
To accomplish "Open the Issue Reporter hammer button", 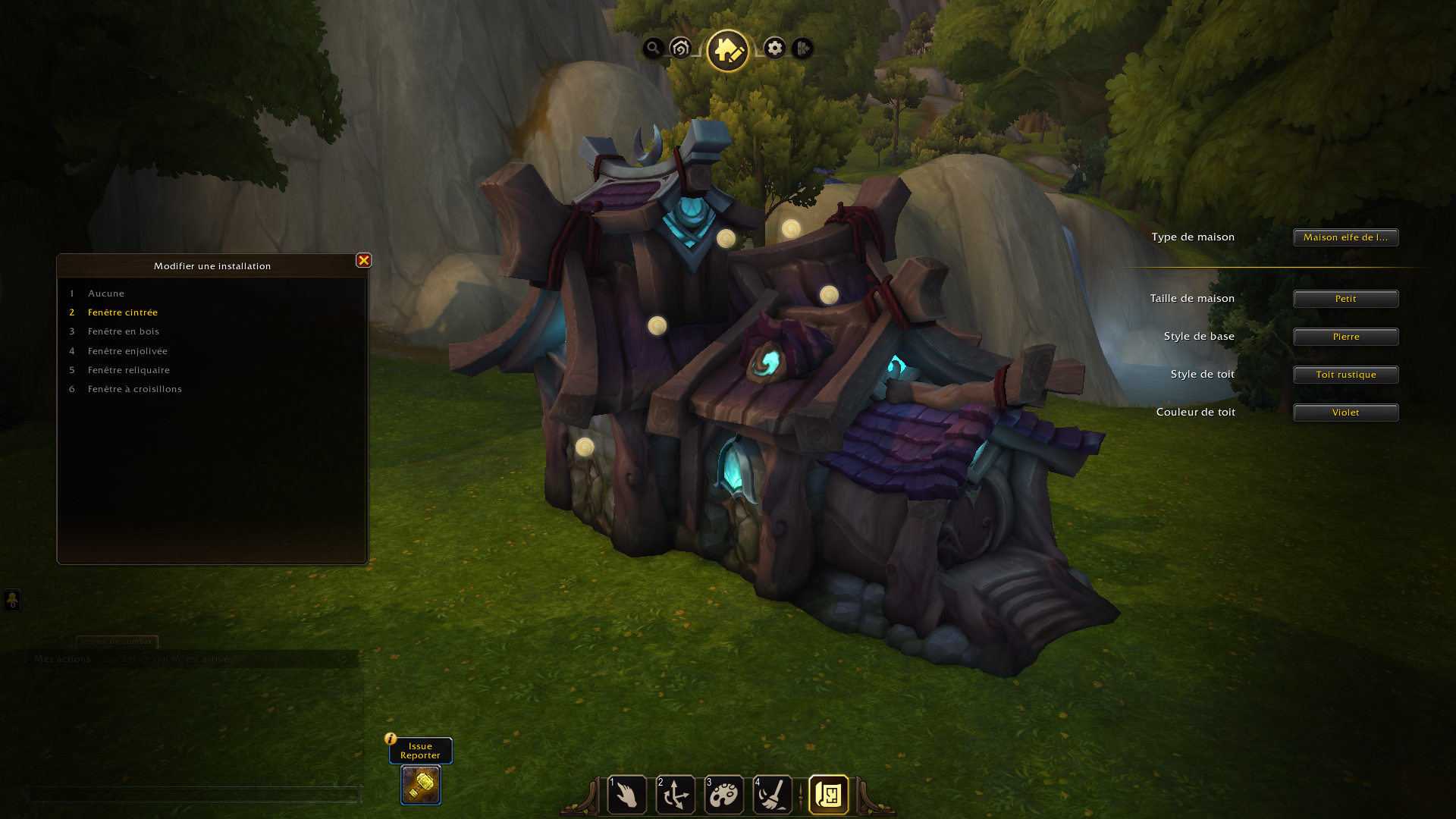I will 421,785.
